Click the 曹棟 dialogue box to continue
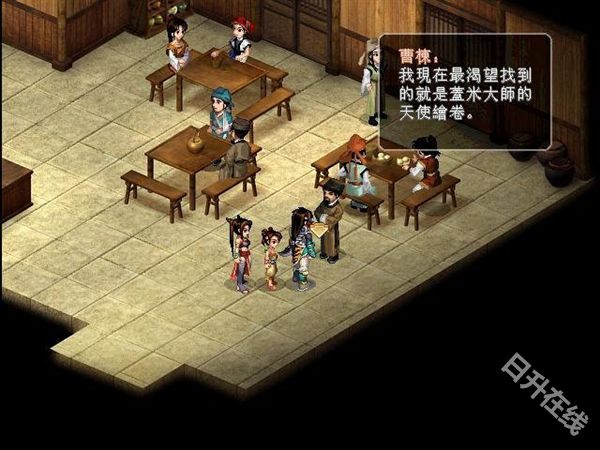This screenshot has height=450, width=600. pos(464,93)
